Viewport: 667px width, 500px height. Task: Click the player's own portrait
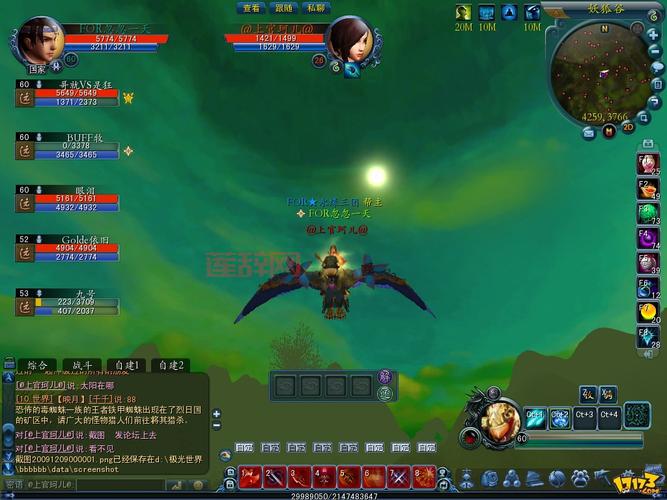coord(40,40)
